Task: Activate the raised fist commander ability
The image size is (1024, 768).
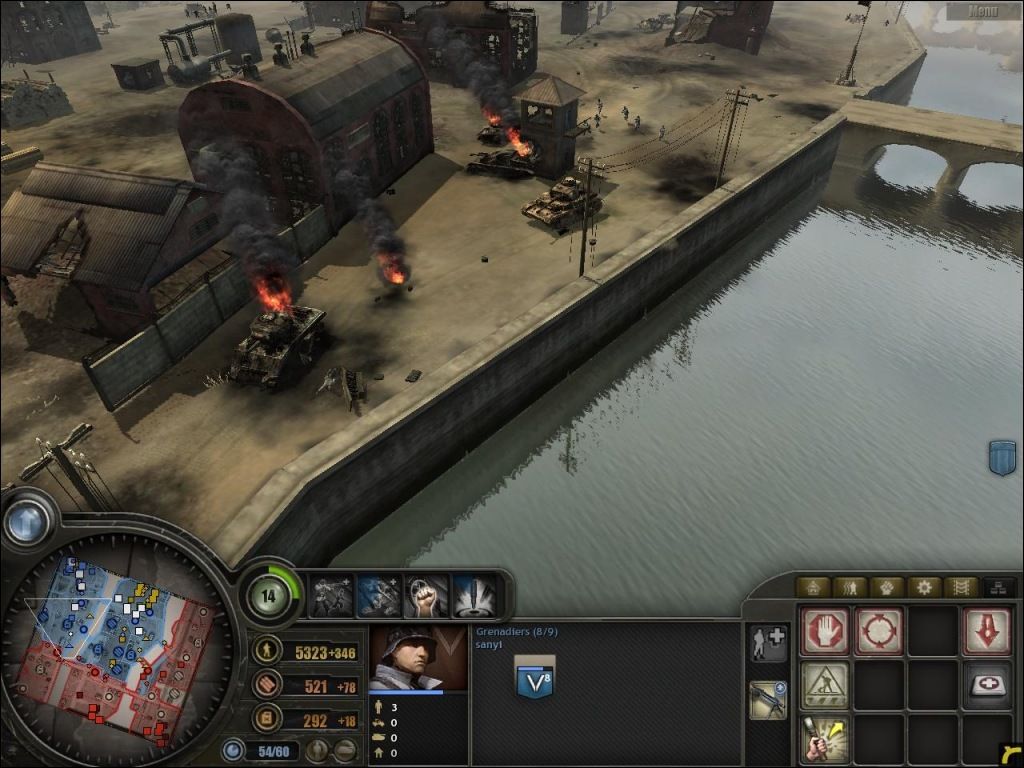Action: pyautogui.click(x=425, y=596)
